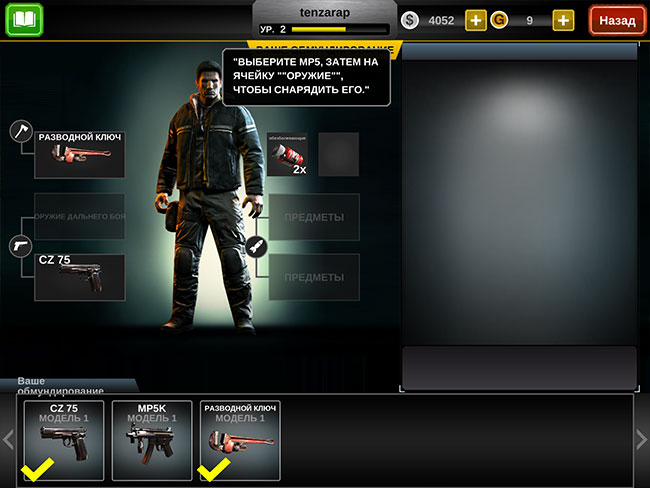The height and width of the screenshot is (488, 650).
Task: Buy gold with the plus beside 9
Action: (x=563, y=20)
